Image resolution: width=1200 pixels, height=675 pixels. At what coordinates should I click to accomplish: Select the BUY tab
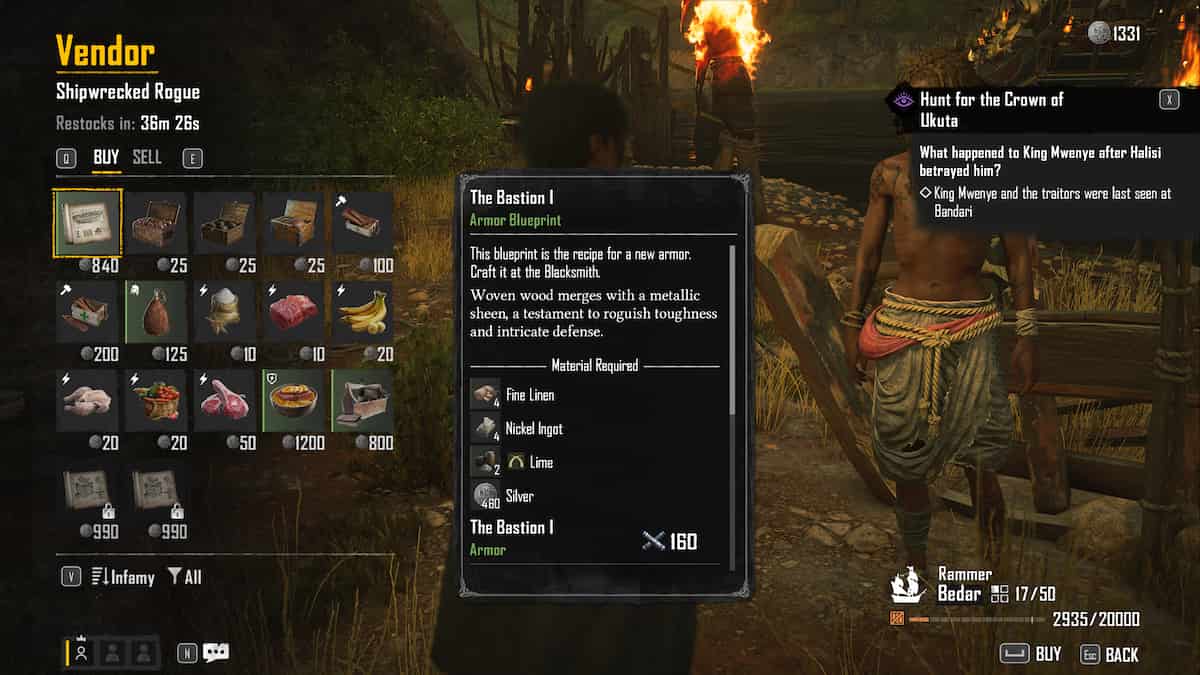tap(106, 157)
